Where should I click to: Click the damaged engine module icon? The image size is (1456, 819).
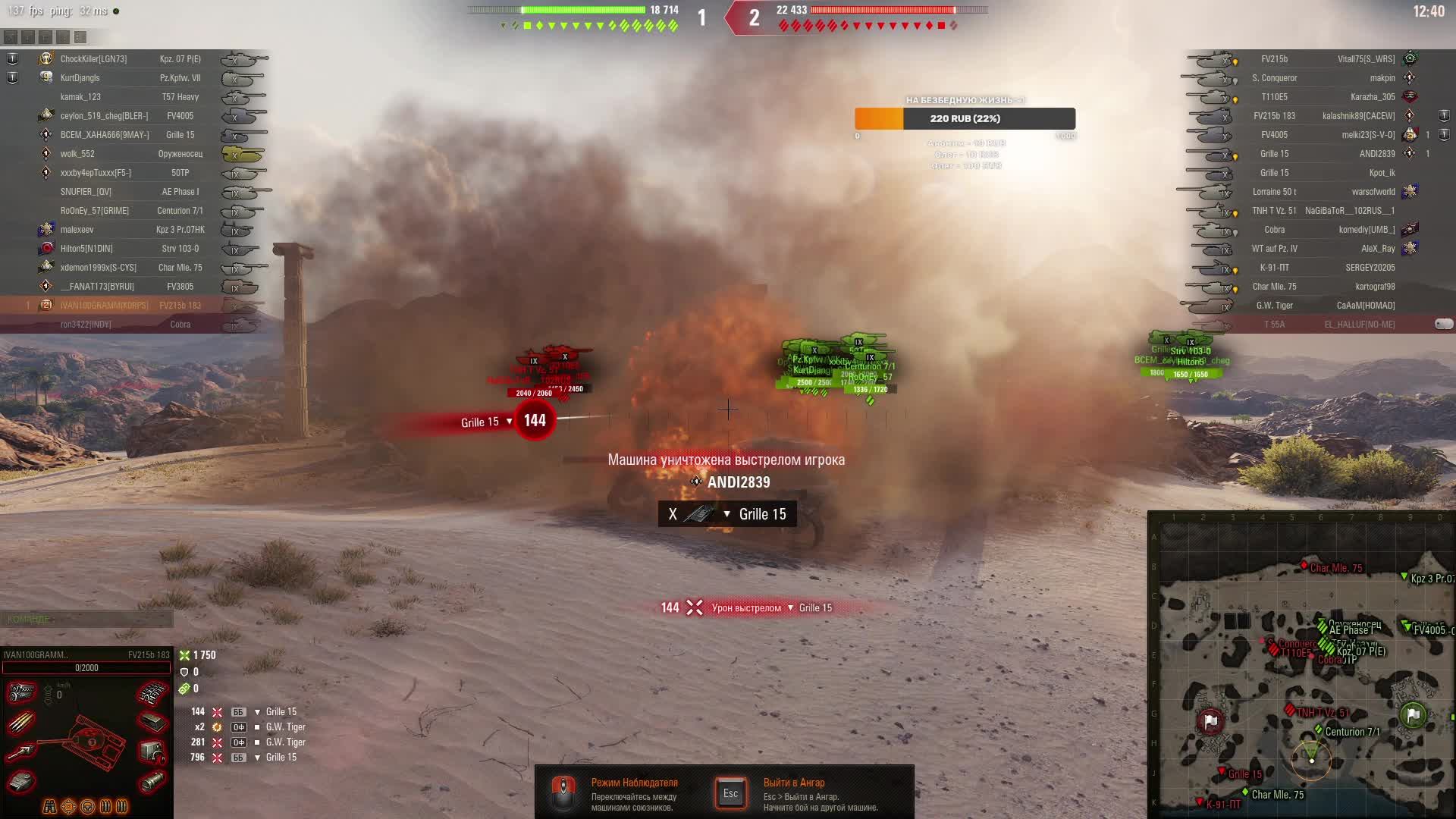click(21, 692)
